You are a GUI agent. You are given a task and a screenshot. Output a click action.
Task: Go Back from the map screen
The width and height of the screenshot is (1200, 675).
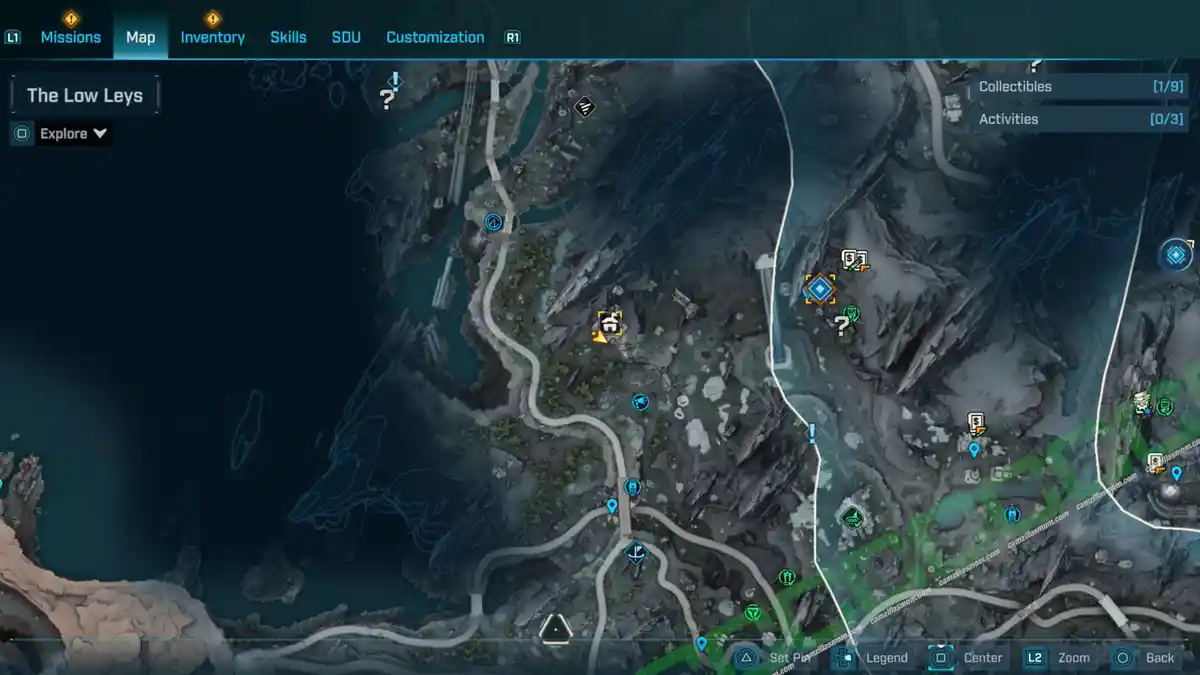coord(1146,658)
